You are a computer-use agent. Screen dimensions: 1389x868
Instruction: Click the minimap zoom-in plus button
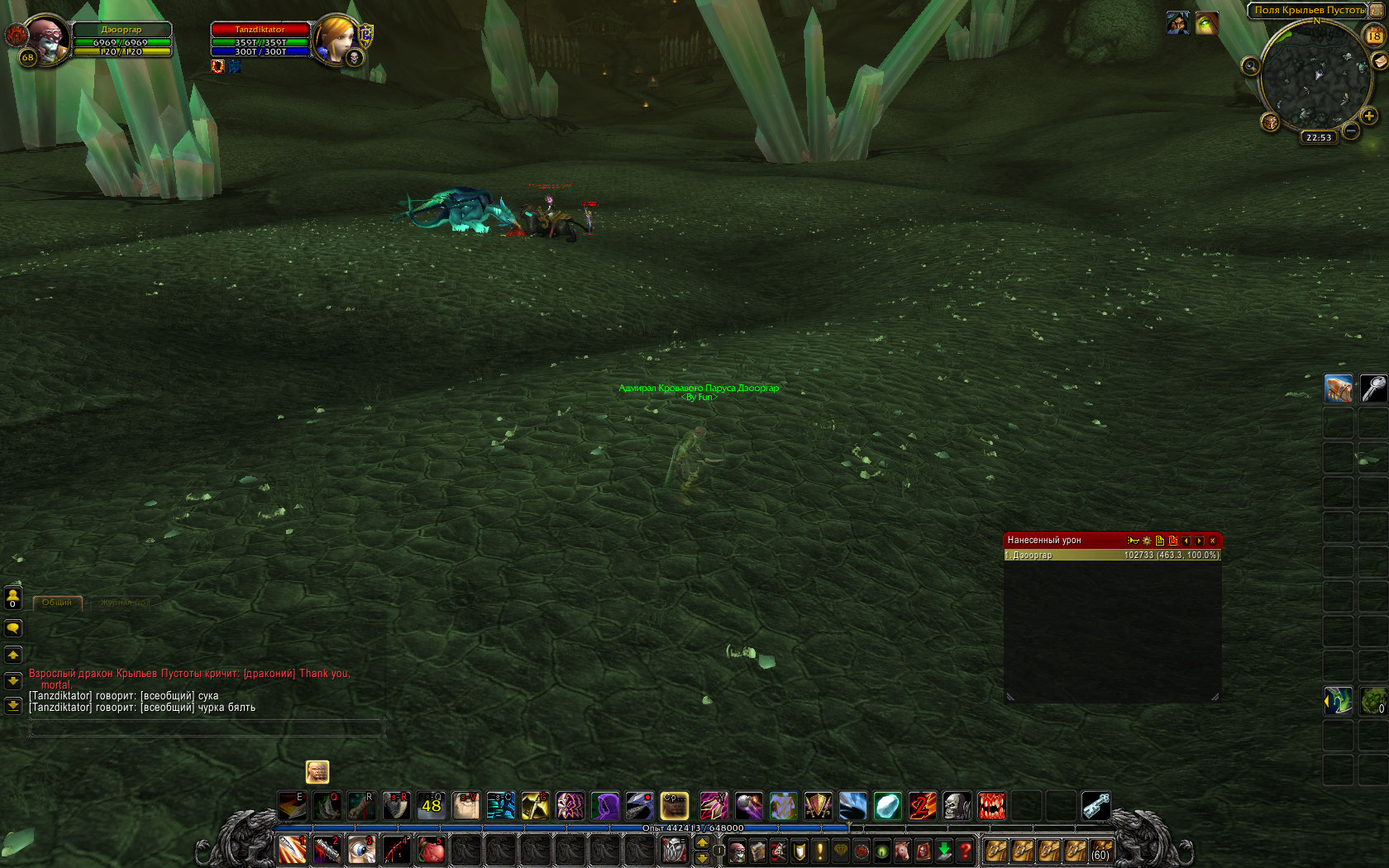tap(1369, 117)
